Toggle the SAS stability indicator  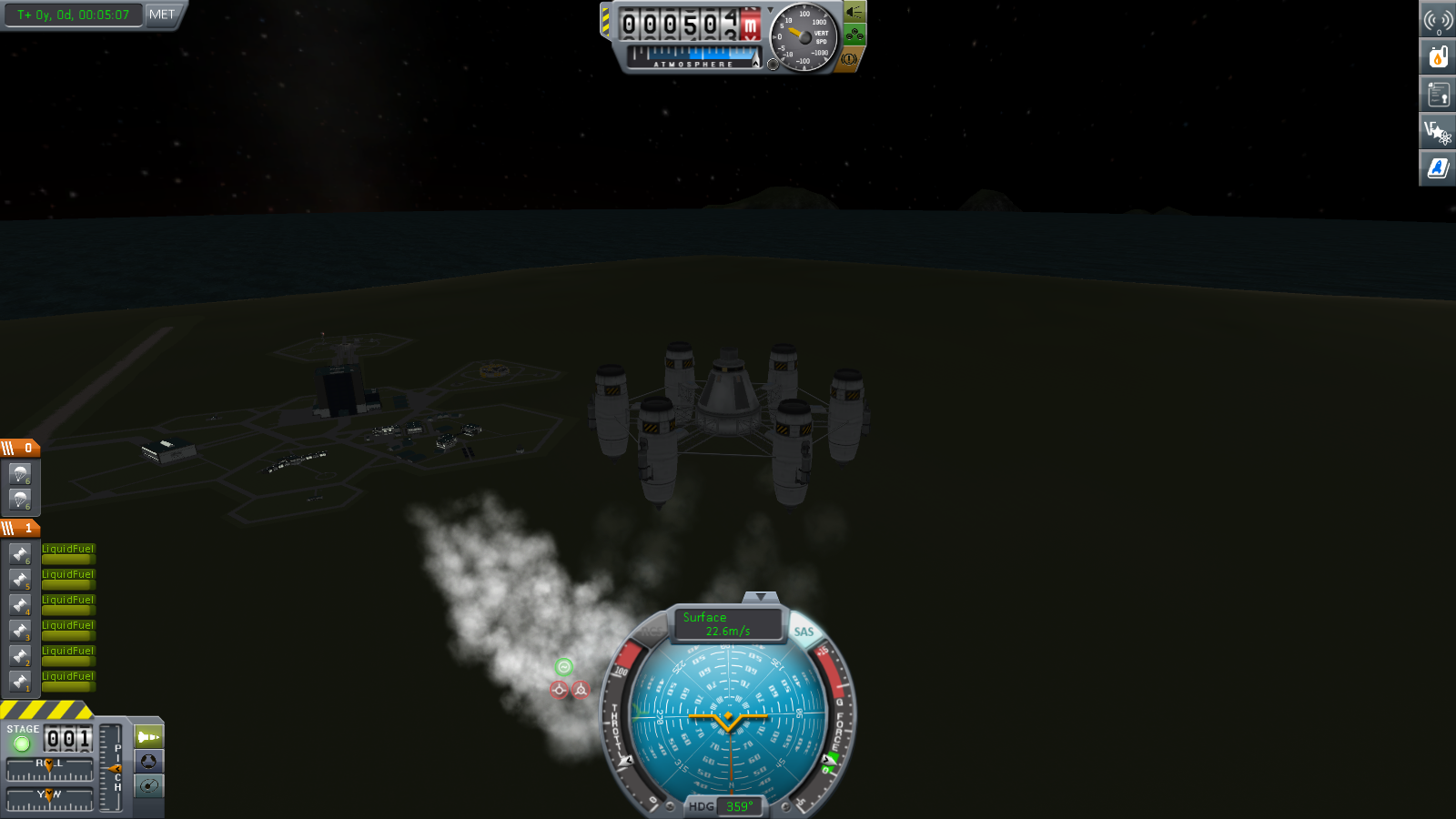[x=804, y=632]
